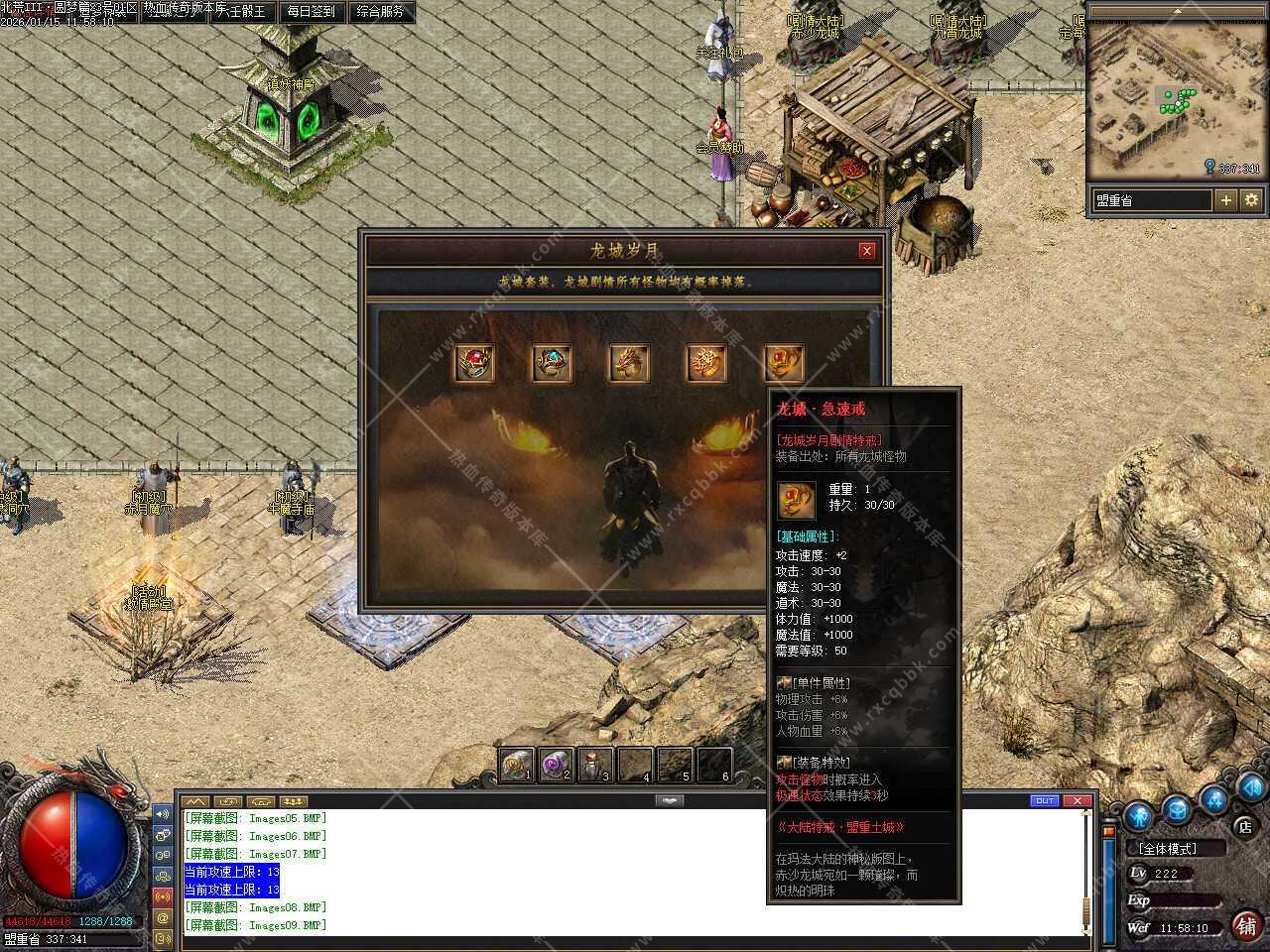Close the chat log with the red X
Image resolution: width=1270 pixels, height=952 pixels.
pyautogui.click(x=1078, y=800)
